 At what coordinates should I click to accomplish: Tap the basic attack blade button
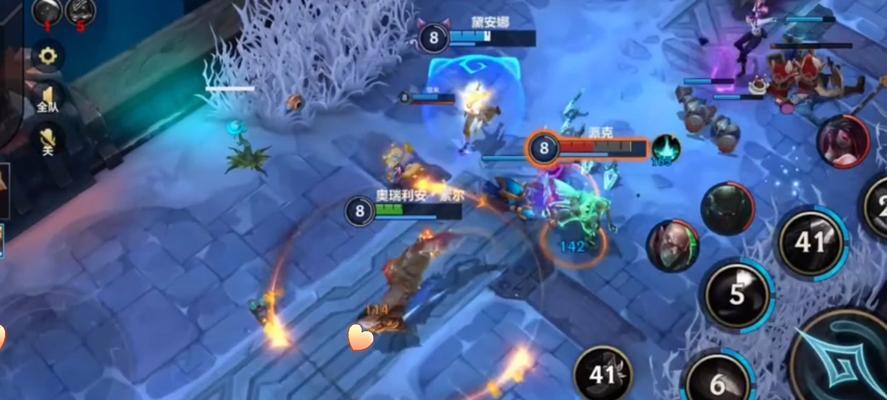845,360
